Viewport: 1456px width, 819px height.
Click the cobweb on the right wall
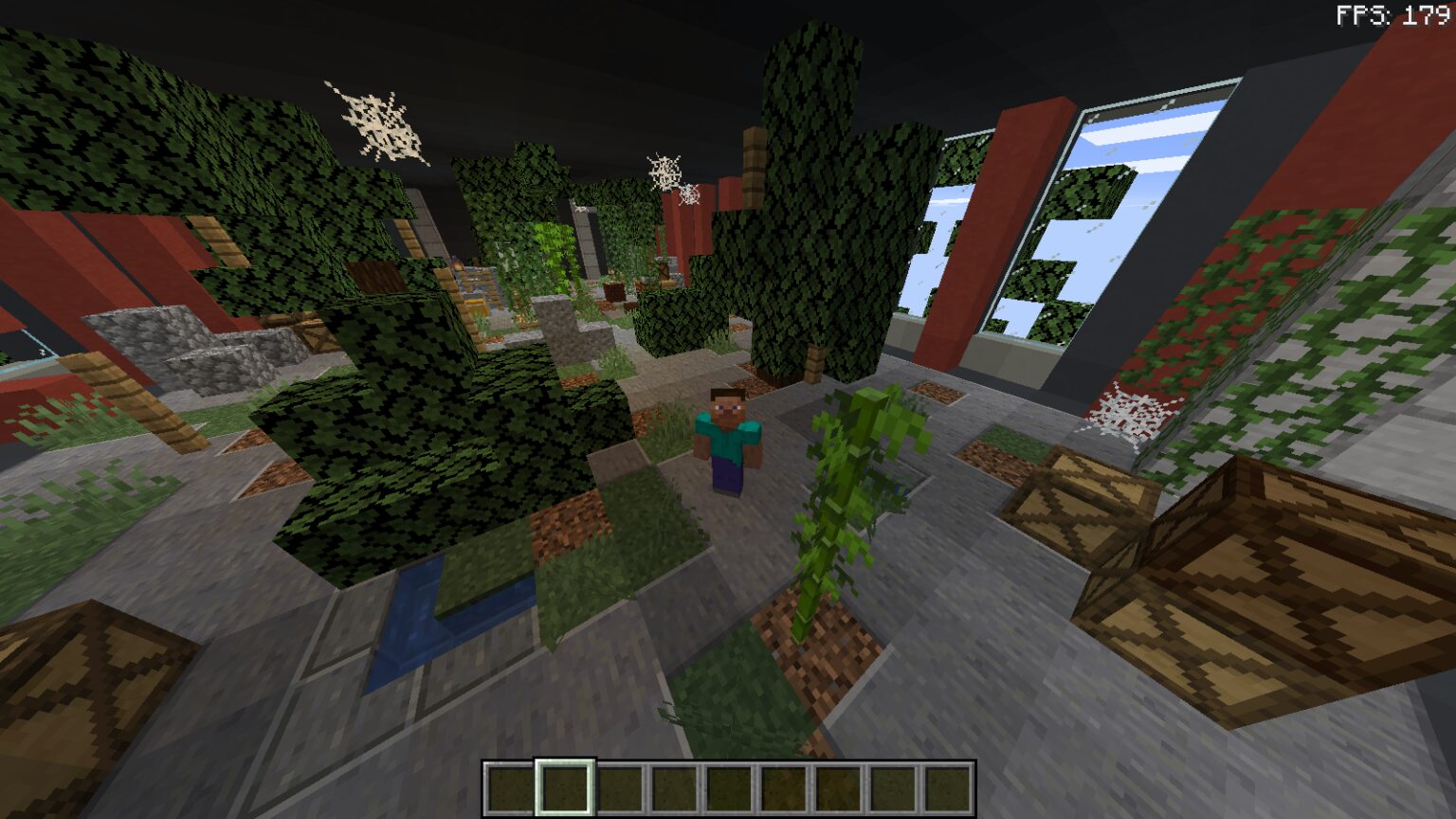[1130, 411]
